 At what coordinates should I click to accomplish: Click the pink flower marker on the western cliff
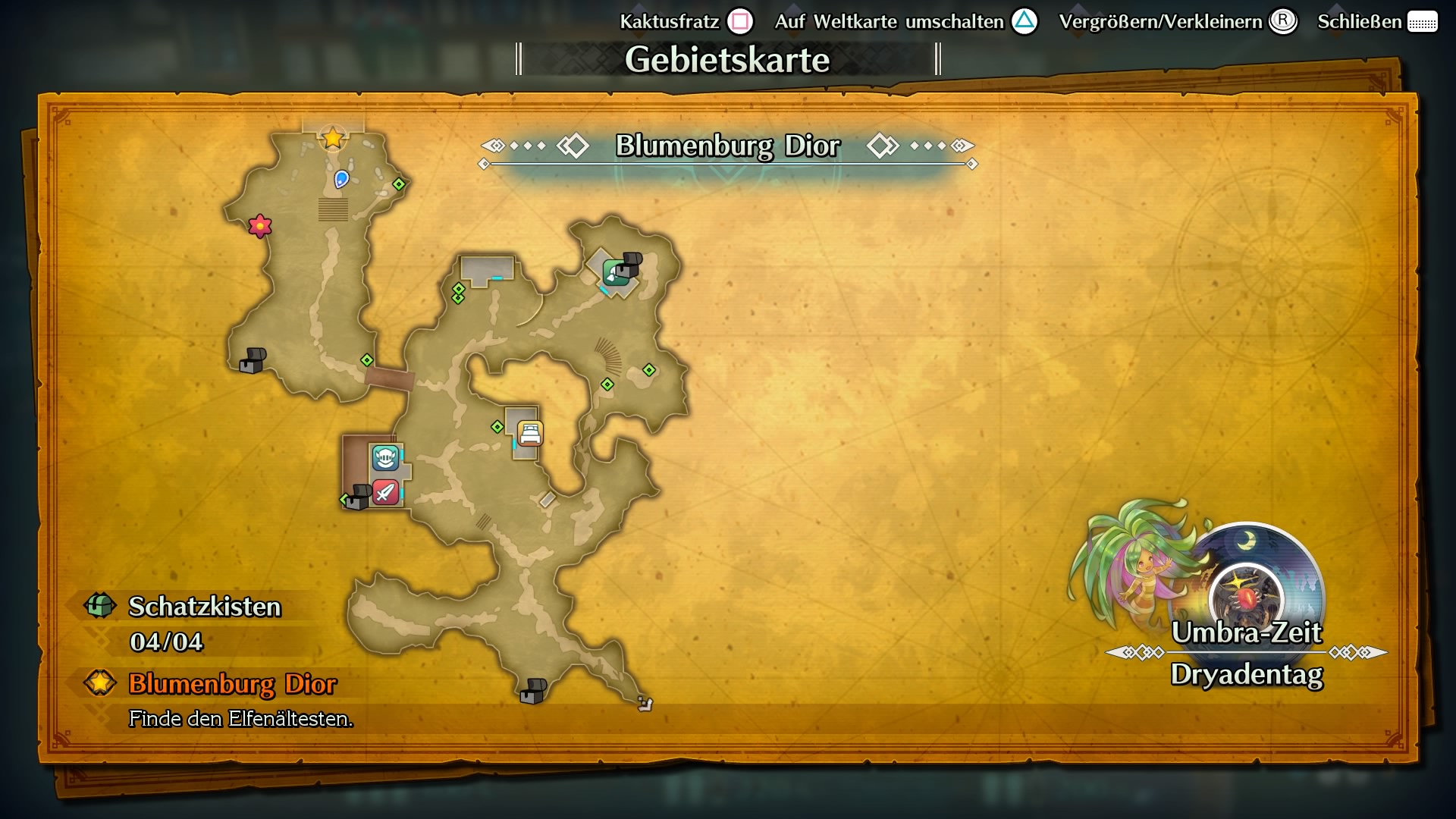[x=259, y=224]
